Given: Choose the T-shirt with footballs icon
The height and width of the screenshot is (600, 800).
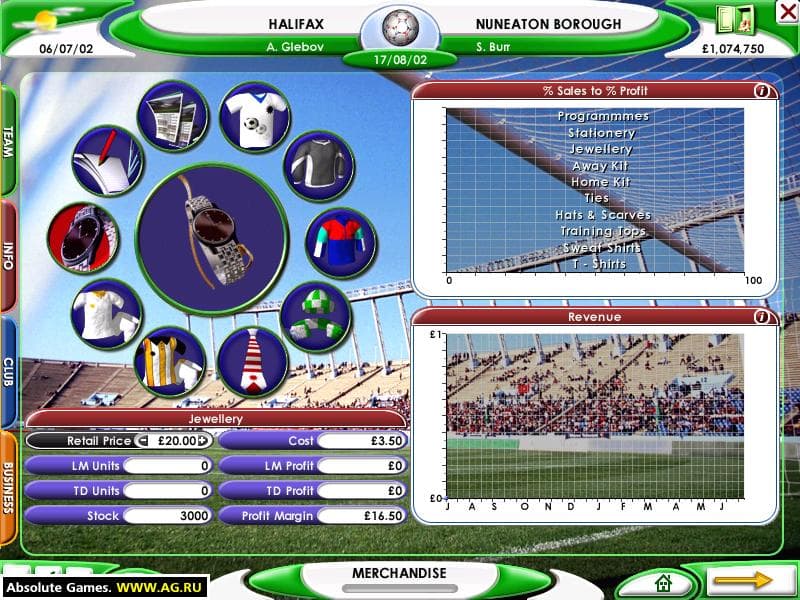Looking at the screenshot, I should pyautogui.click(x=254, y=117).
